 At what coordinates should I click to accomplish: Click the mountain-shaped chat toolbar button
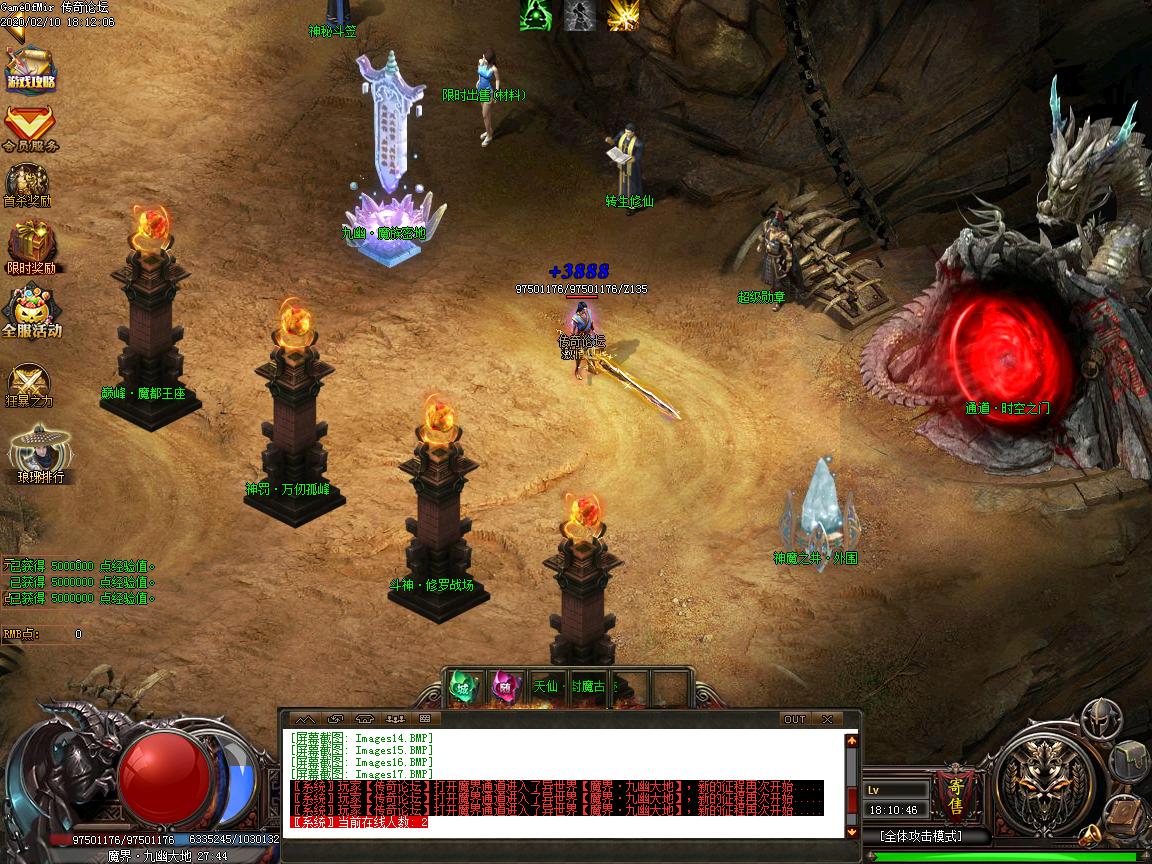[305, 719]
